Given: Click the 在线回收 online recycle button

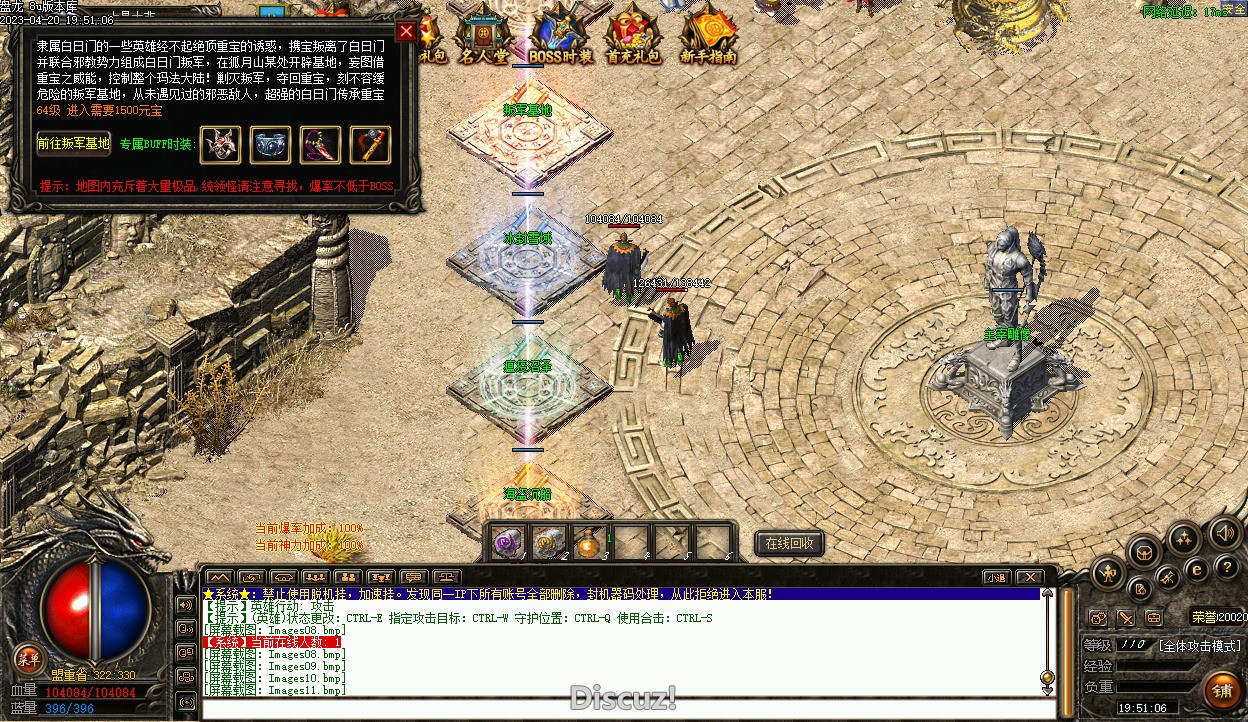Looking at the screenshot, I should pyautogui.click(x=789, y=543).
